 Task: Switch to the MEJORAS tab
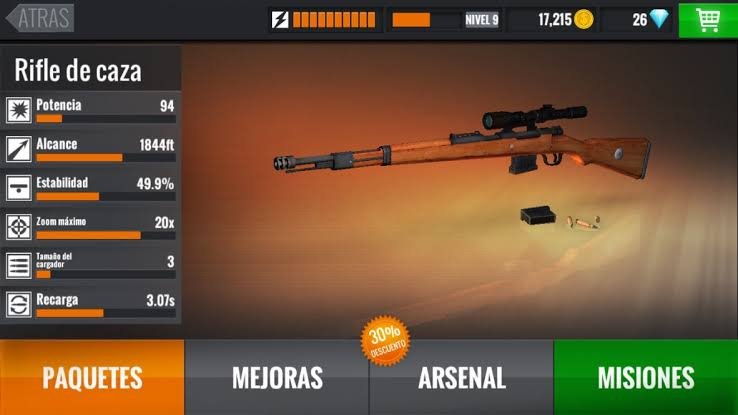(277, 377)
